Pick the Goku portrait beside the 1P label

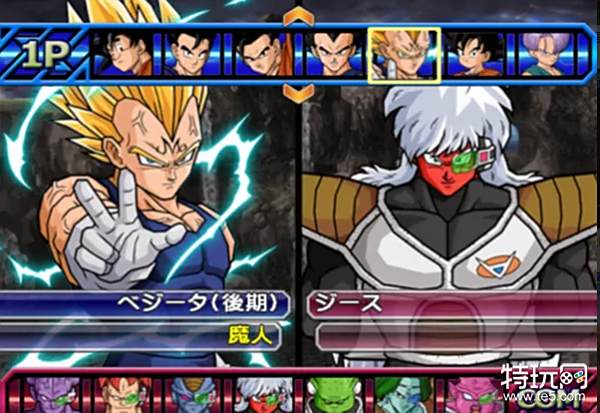click(x=123, y=53)
